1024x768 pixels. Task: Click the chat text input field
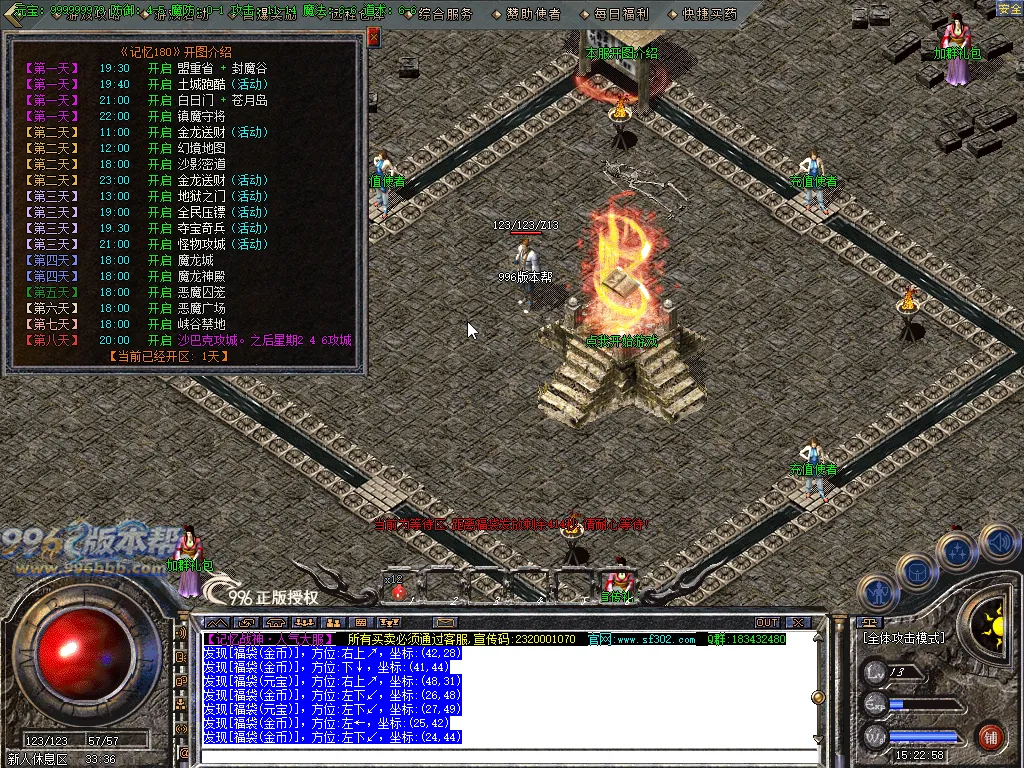[500, 756]
